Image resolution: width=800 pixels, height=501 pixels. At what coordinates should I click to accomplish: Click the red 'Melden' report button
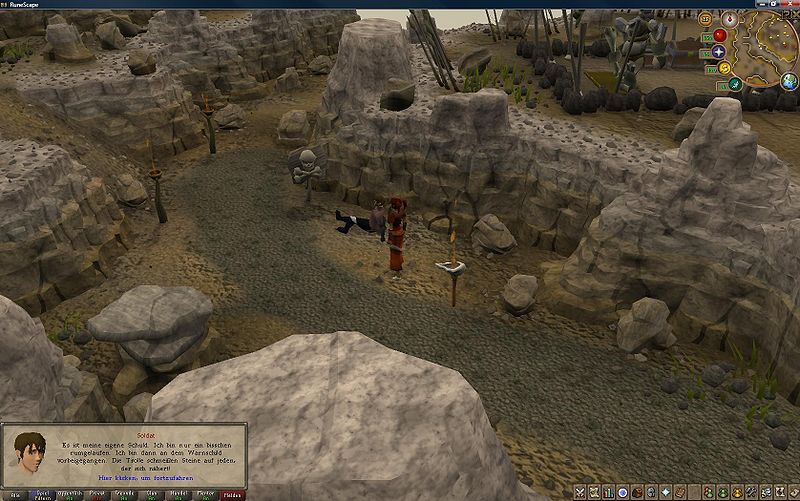point(231,494)
